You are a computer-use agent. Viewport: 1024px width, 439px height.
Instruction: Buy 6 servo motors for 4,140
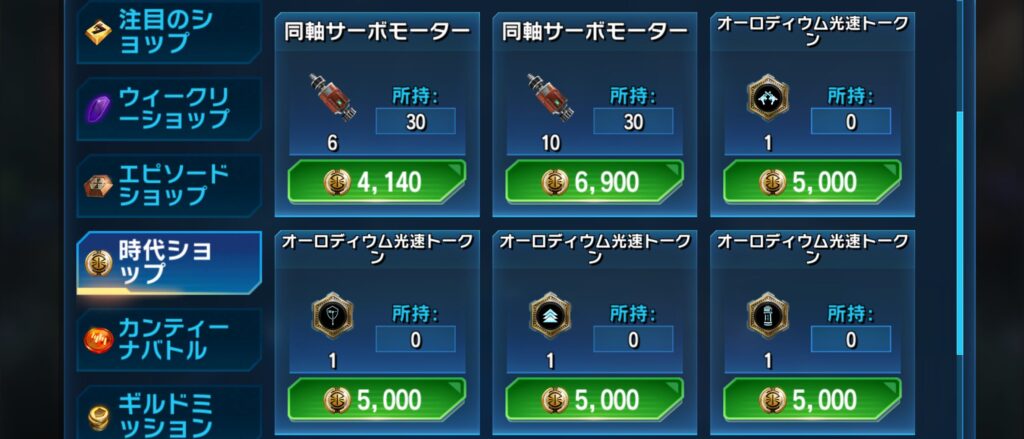point(376,182)
